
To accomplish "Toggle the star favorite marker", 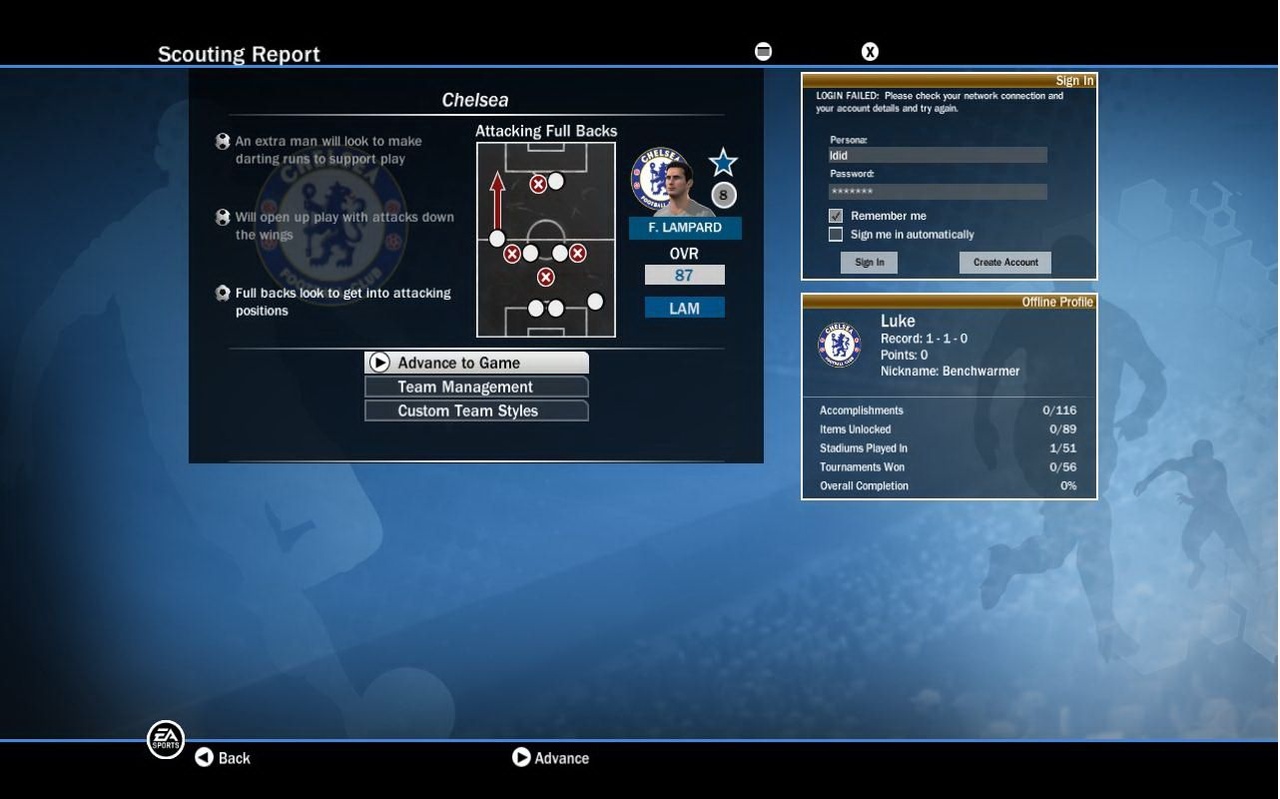I will pos(722,161).
